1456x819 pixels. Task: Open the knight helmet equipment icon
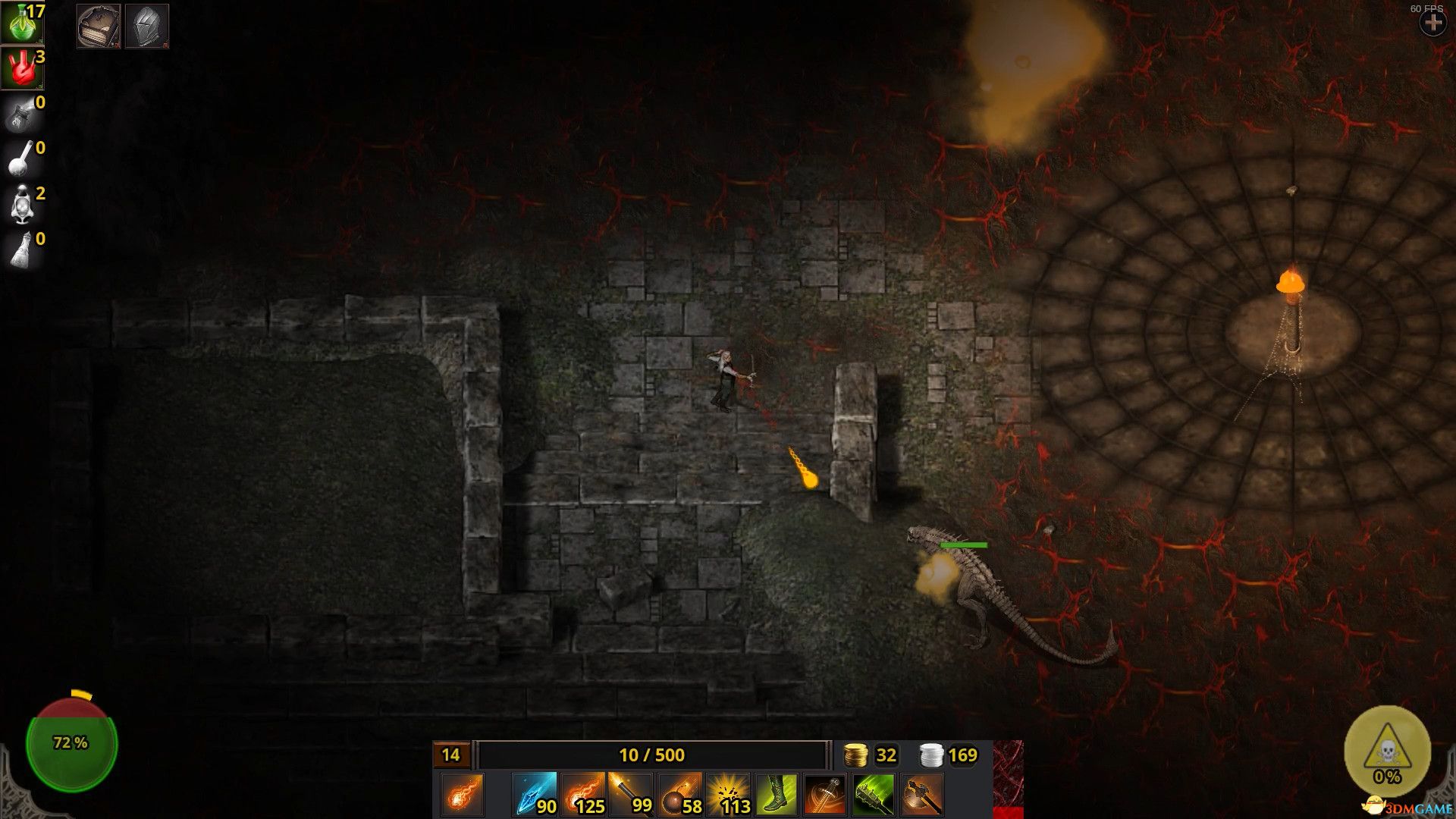pyautogui.click(x=146, y=27)
